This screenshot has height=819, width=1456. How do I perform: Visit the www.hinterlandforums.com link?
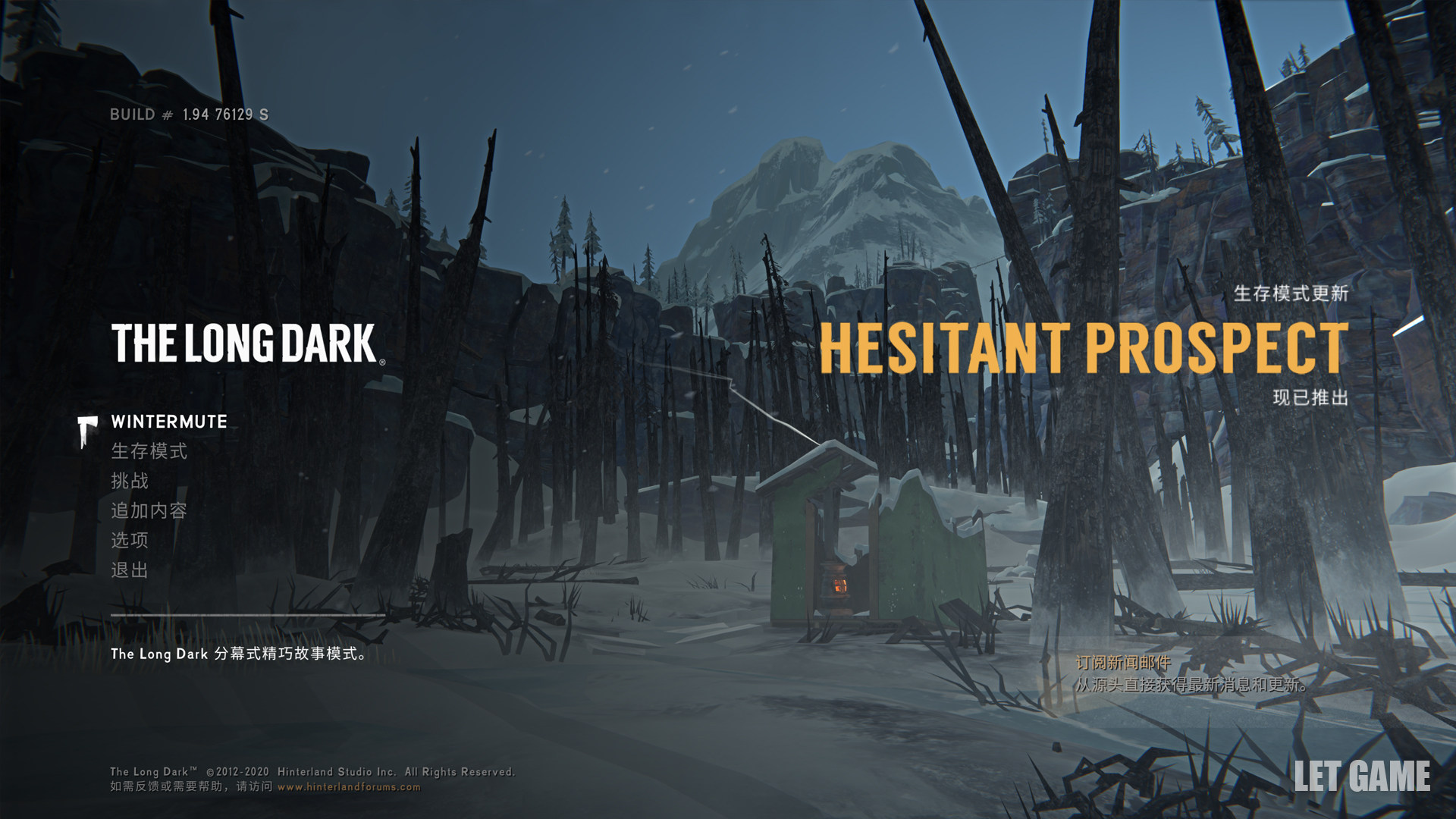click(x=349, y=787)
